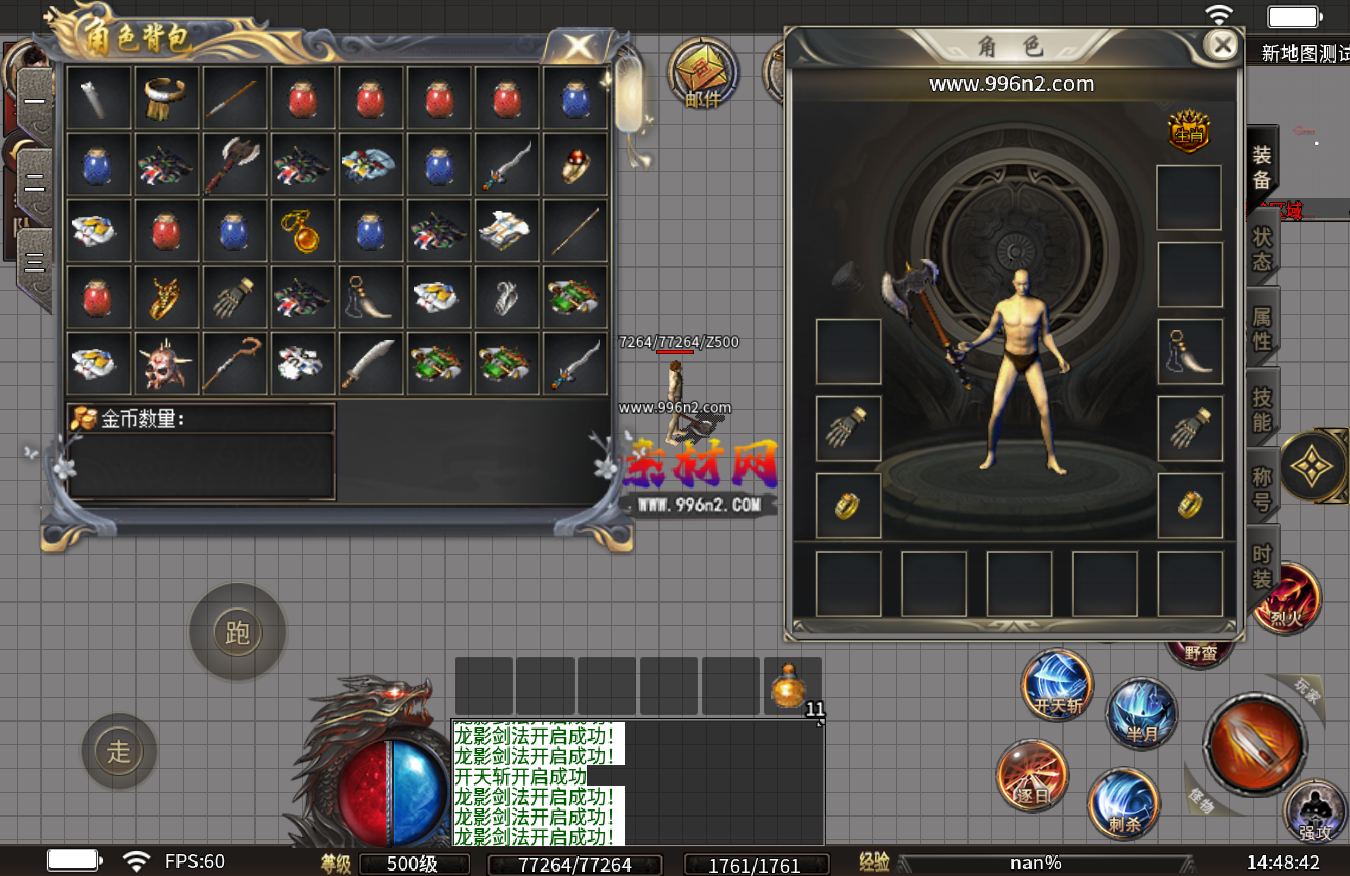Screen dimensions: 1350x876
Task: Show the 技能 skills tab
Action: [x=1263, y=409]
